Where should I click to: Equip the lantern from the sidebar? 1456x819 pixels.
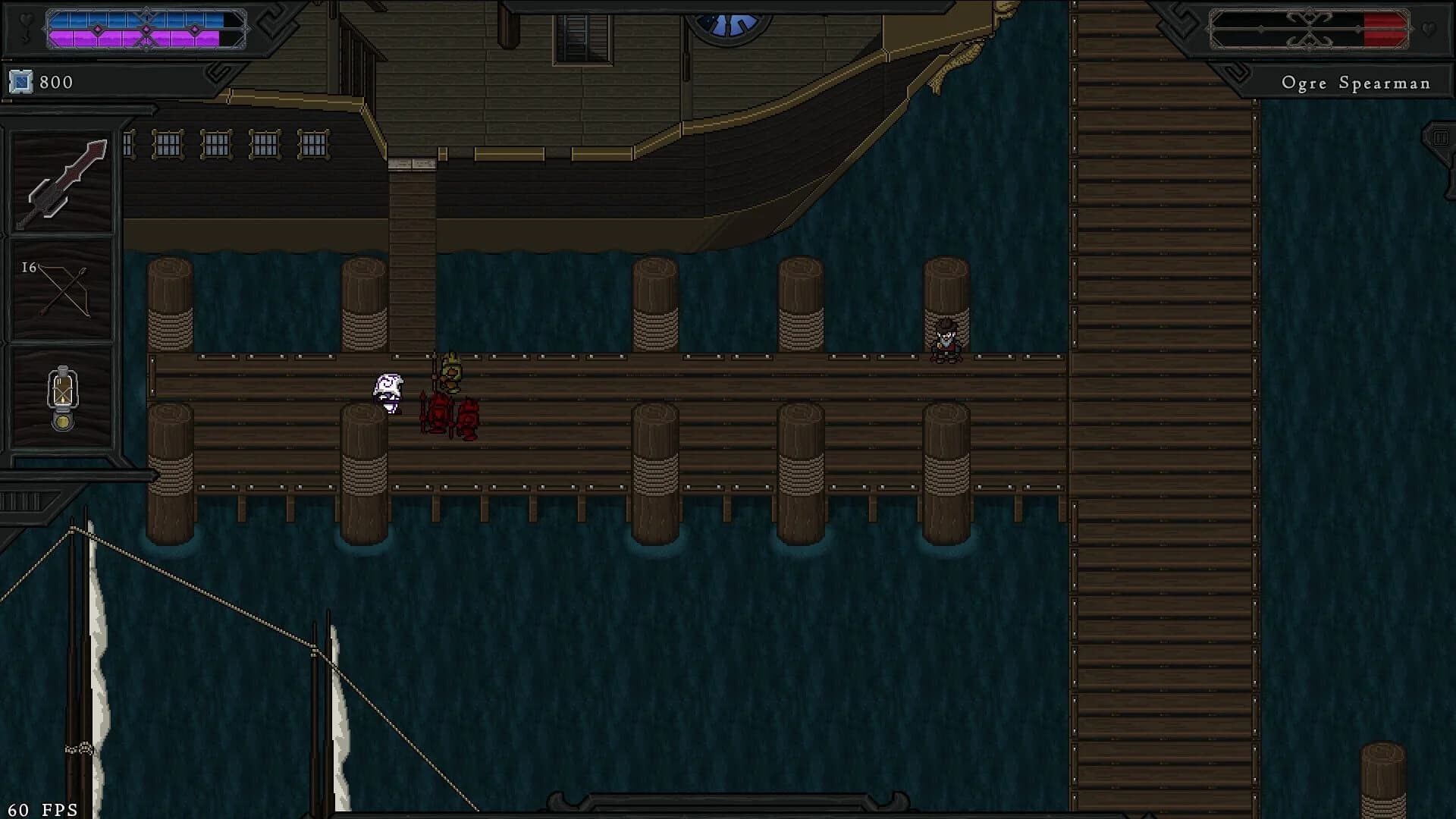pos(63,394)
